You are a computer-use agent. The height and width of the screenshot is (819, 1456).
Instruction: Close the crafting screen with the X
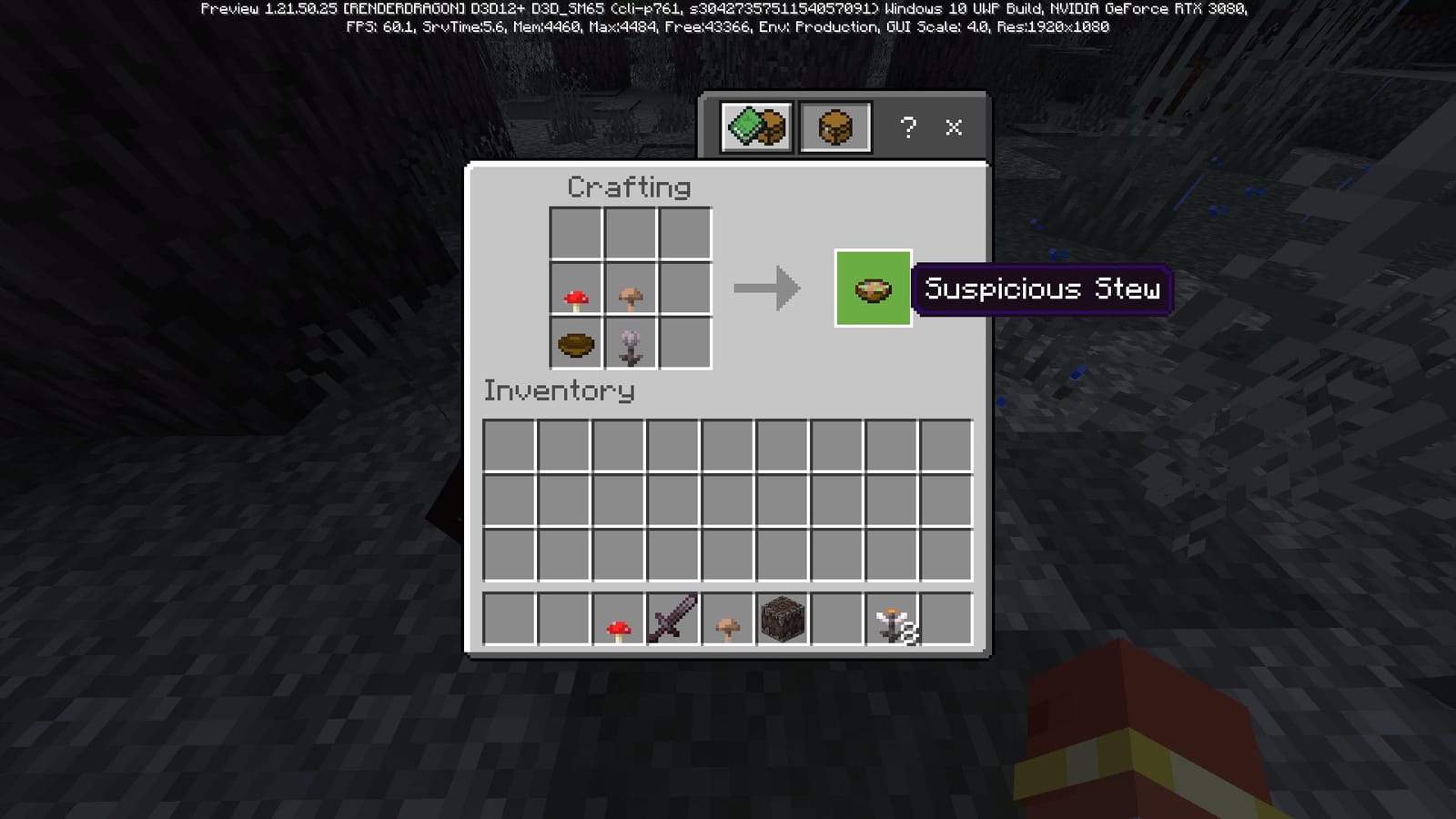(x=953, y=128)
